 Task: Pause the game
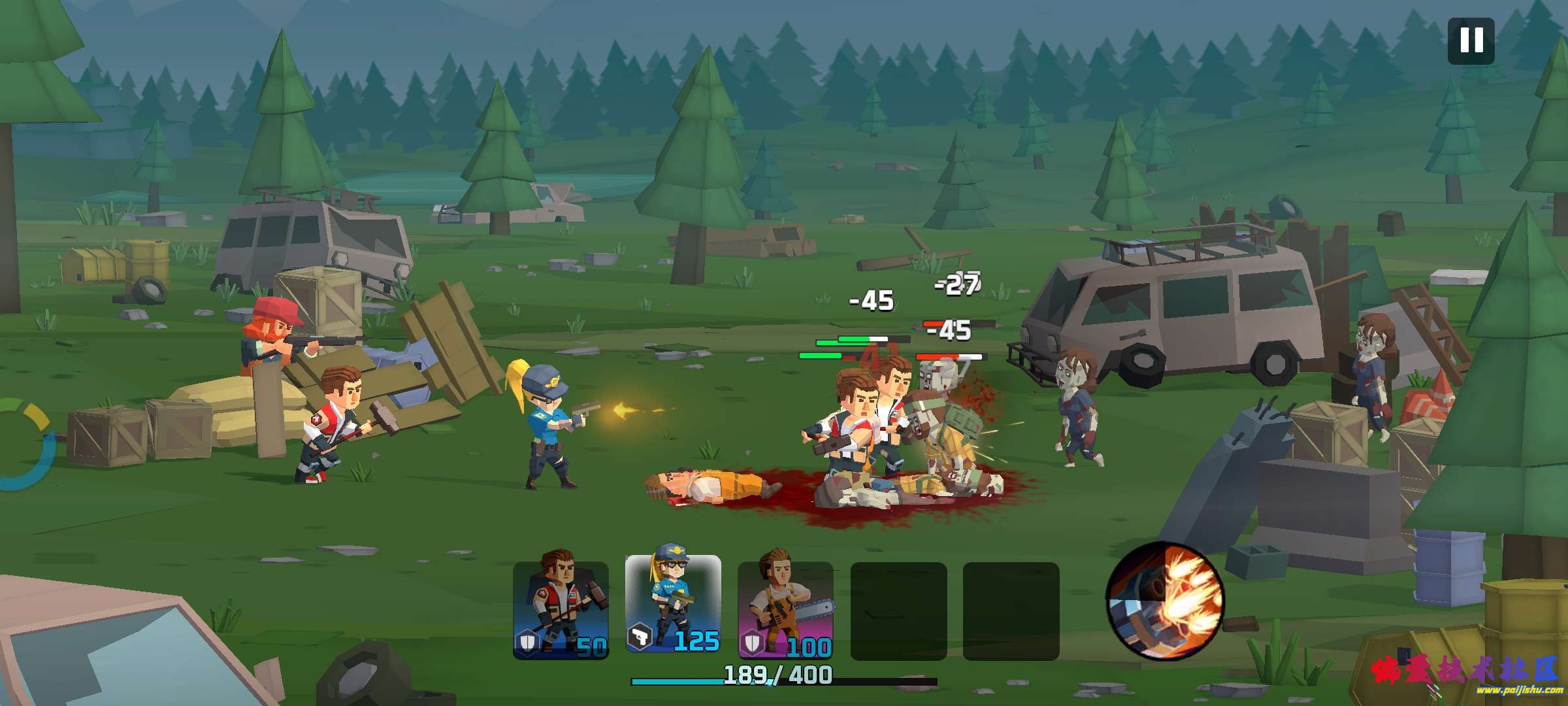point(1471,41)
